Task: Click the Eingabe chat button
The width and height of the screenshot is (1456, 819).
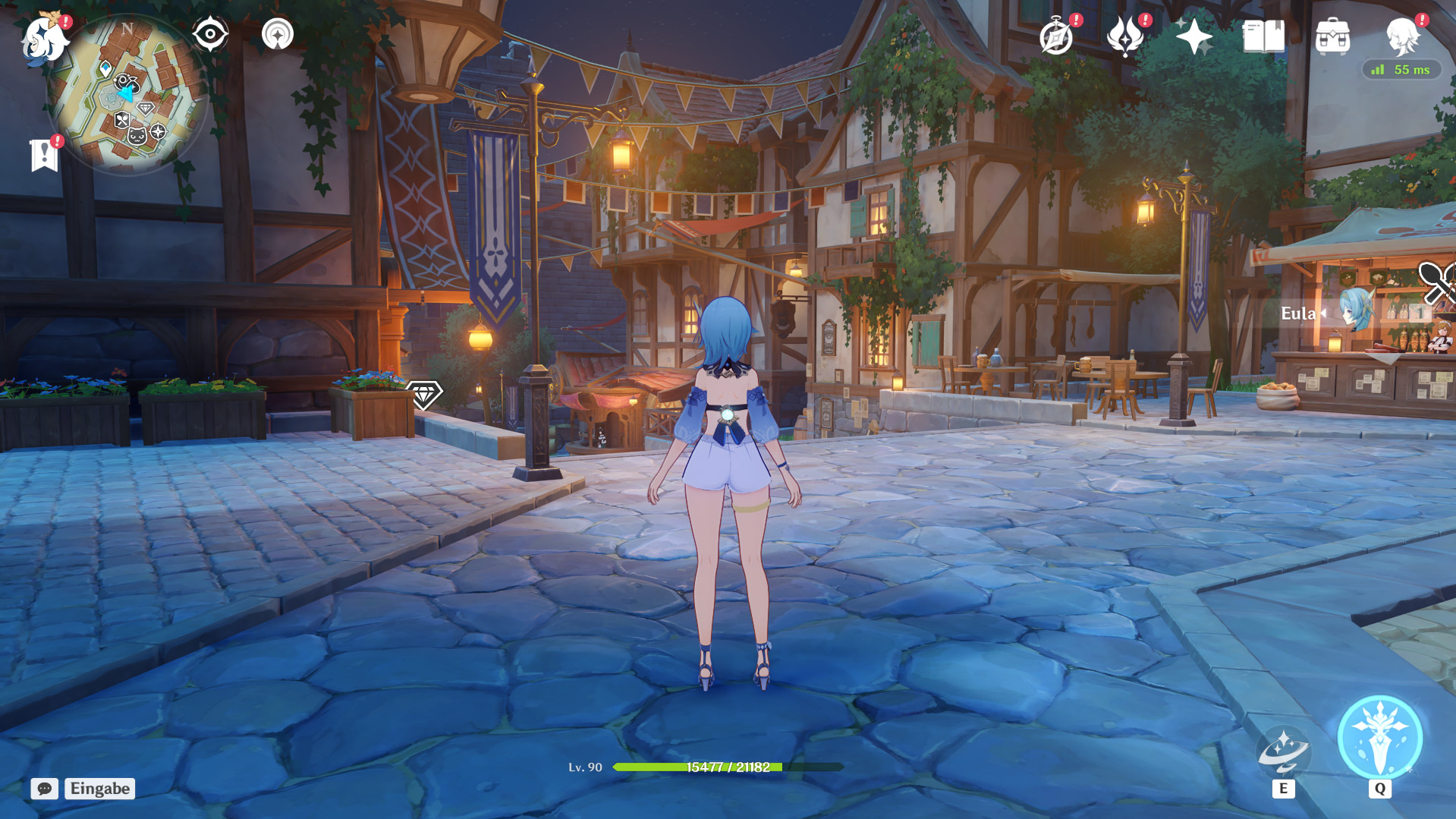Action: click(99, 789)
